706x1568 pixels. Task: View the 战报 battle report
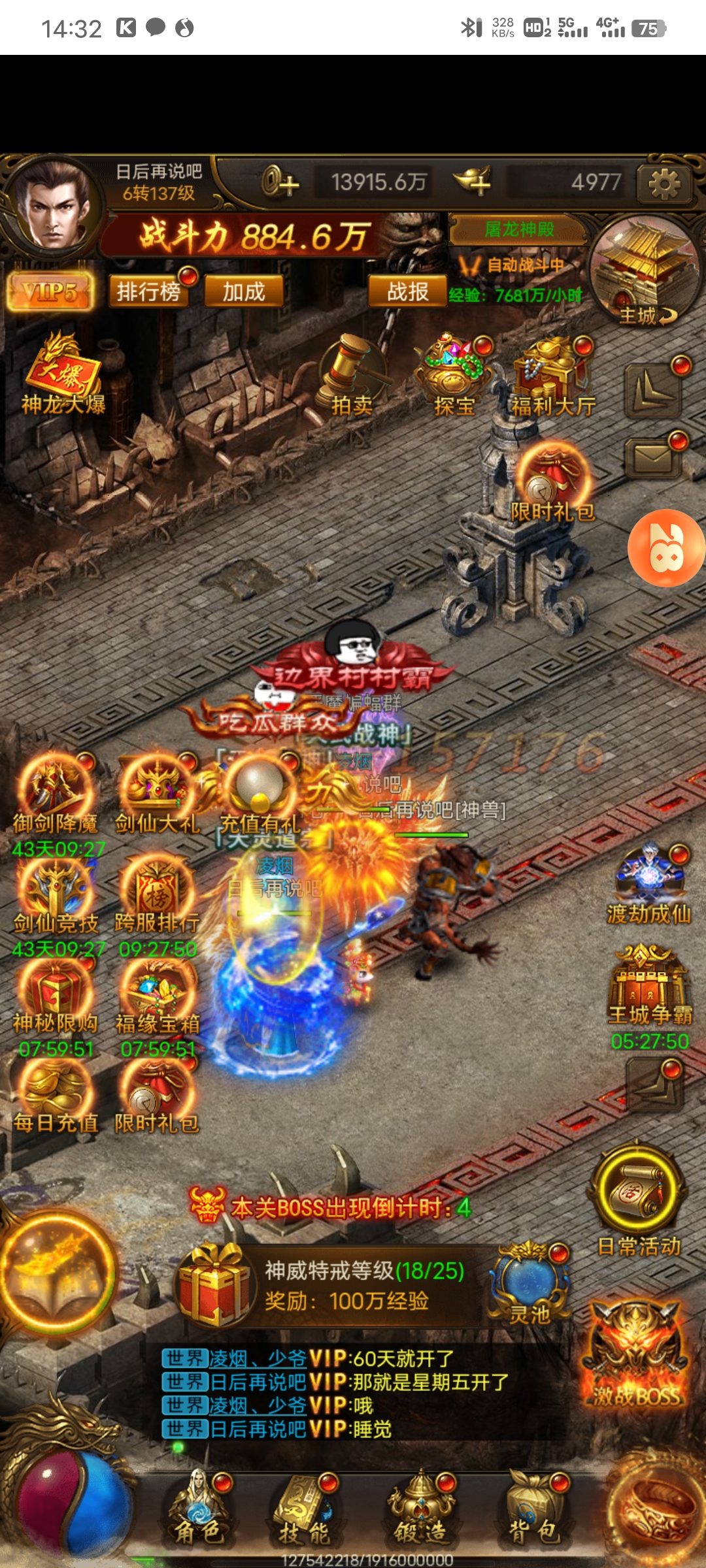[407, 291]
